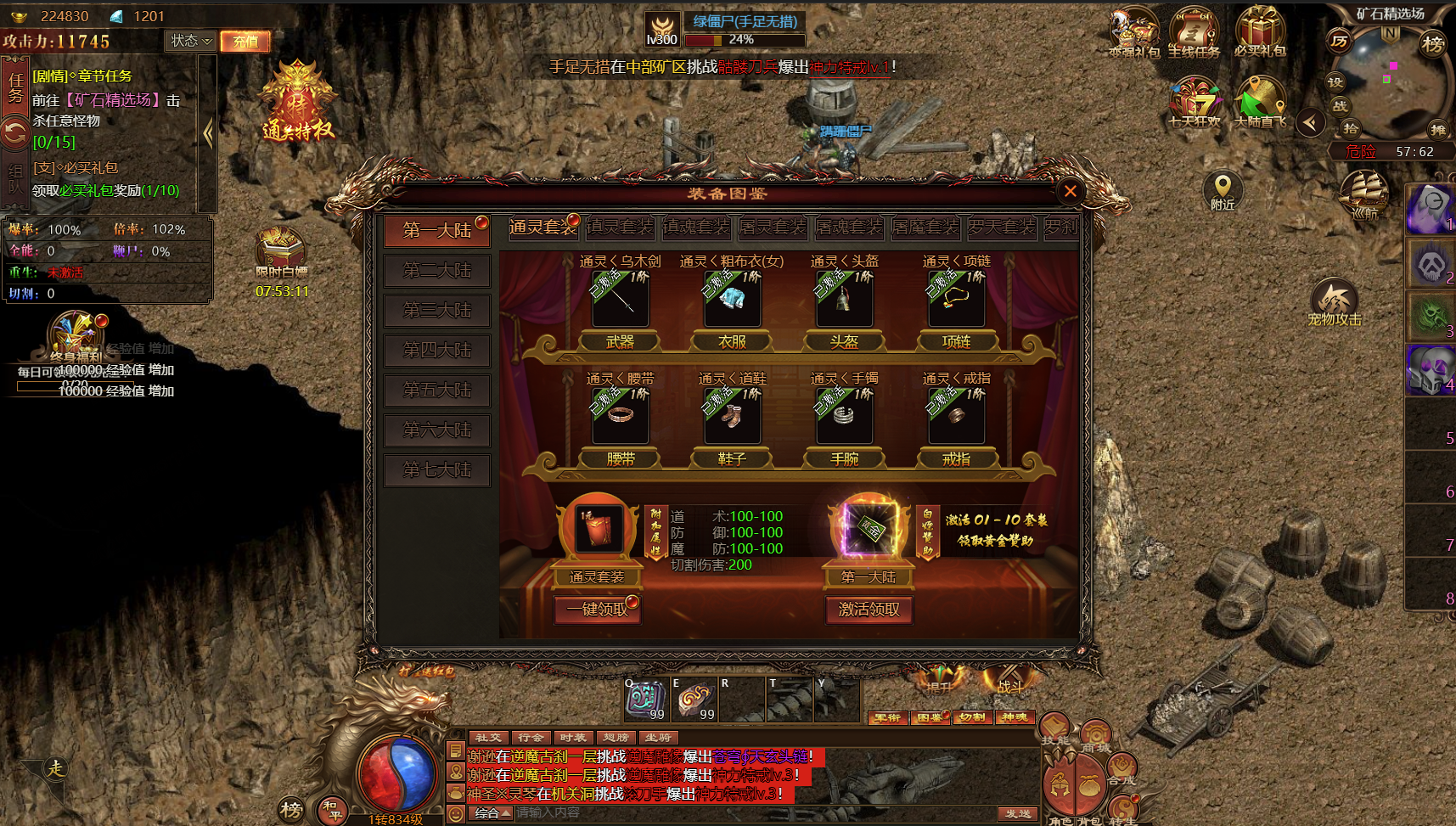The image size is (1456, 826).
Task: Claim reward with 激活领取 button
Action: [x=869, y=610]
